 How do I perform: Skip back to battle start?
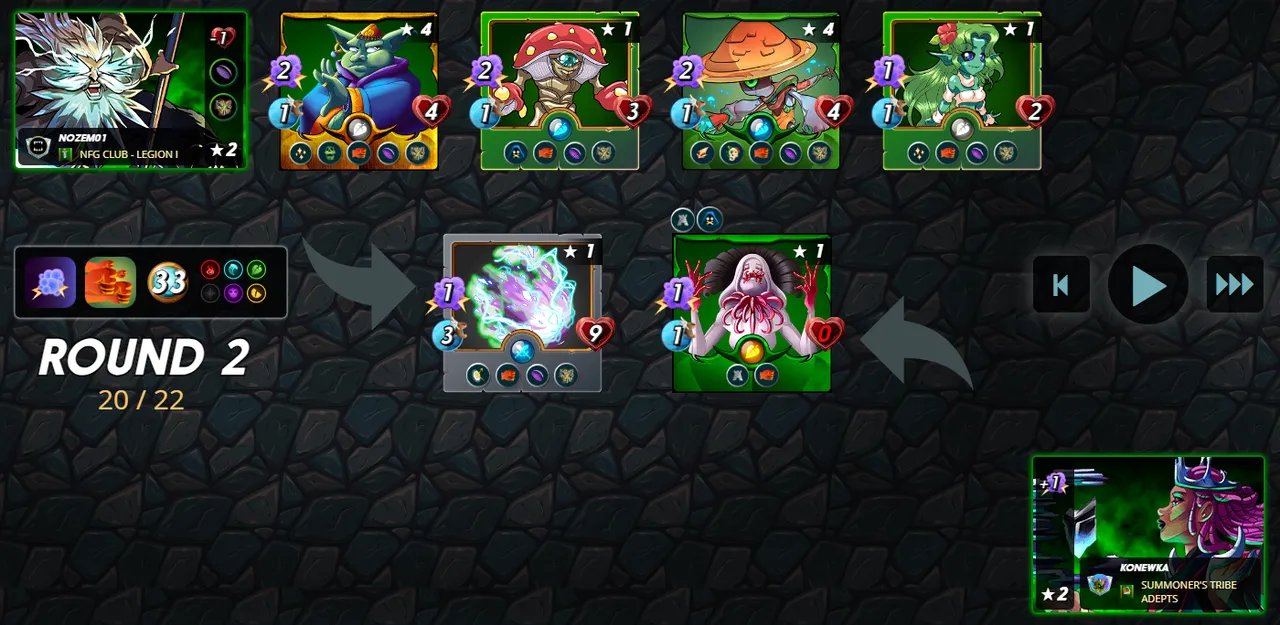1061,285
